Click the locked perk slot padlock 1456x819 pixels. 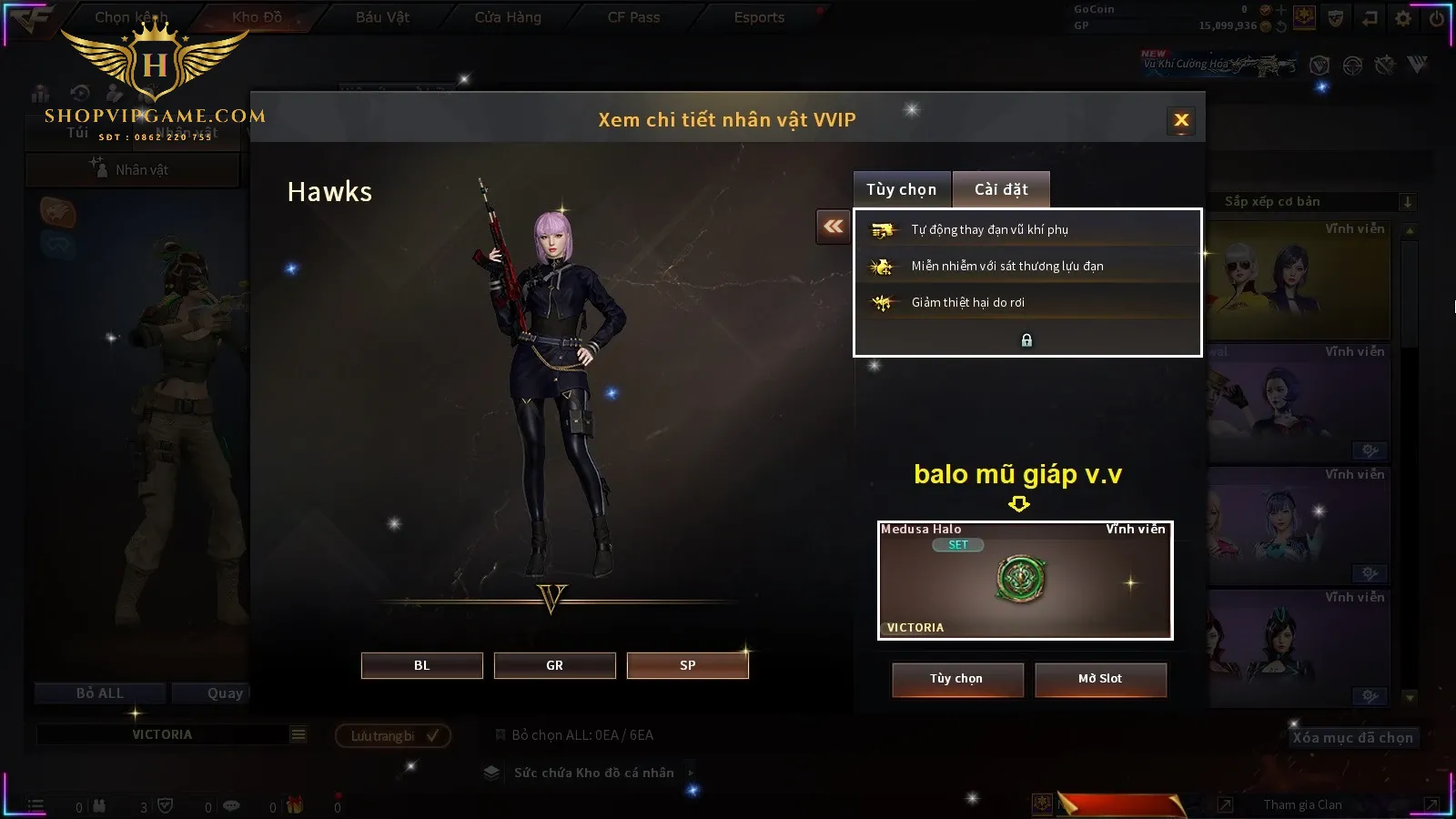(1026, 340)
